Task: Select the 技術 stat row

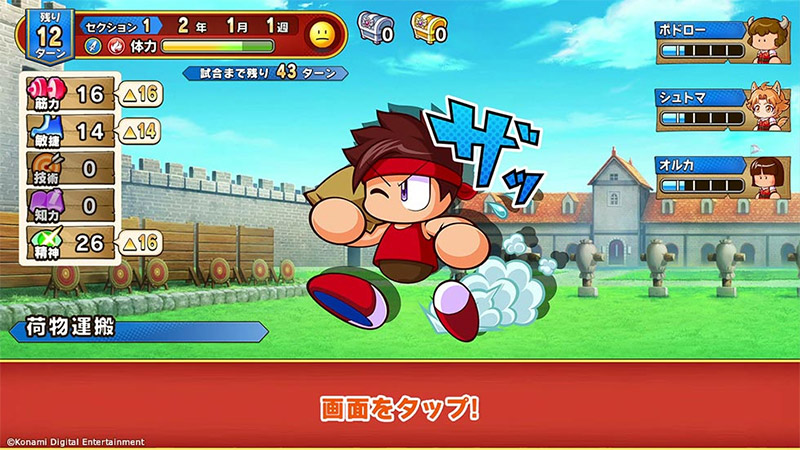Action: click(65, 168)
